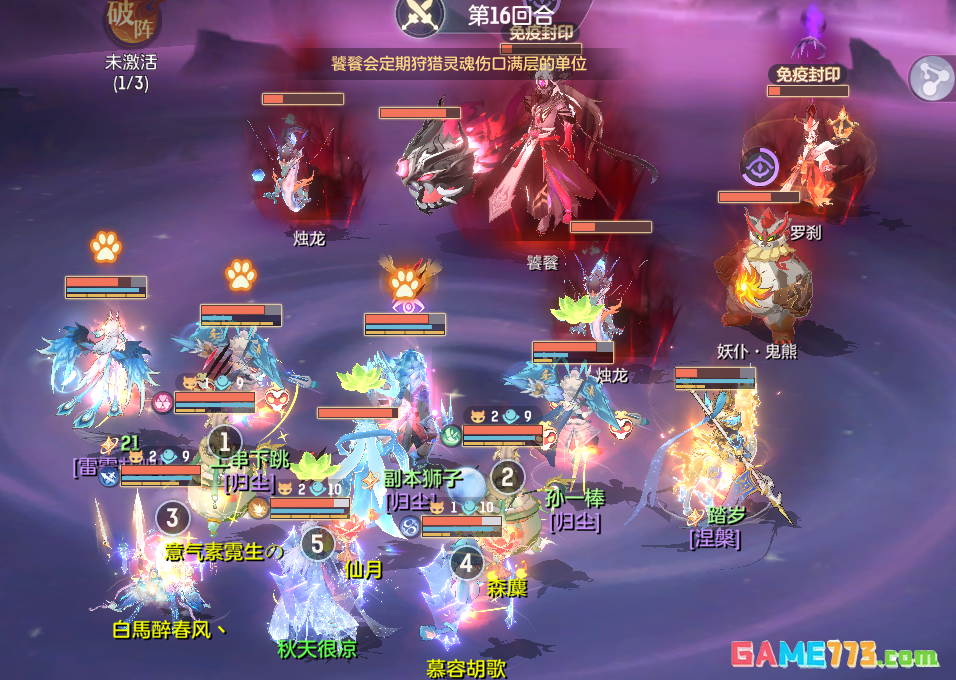The image size is (956, 680).
Task: Select the purple circular target marker beside 罗刹
Action: (760, 166)
